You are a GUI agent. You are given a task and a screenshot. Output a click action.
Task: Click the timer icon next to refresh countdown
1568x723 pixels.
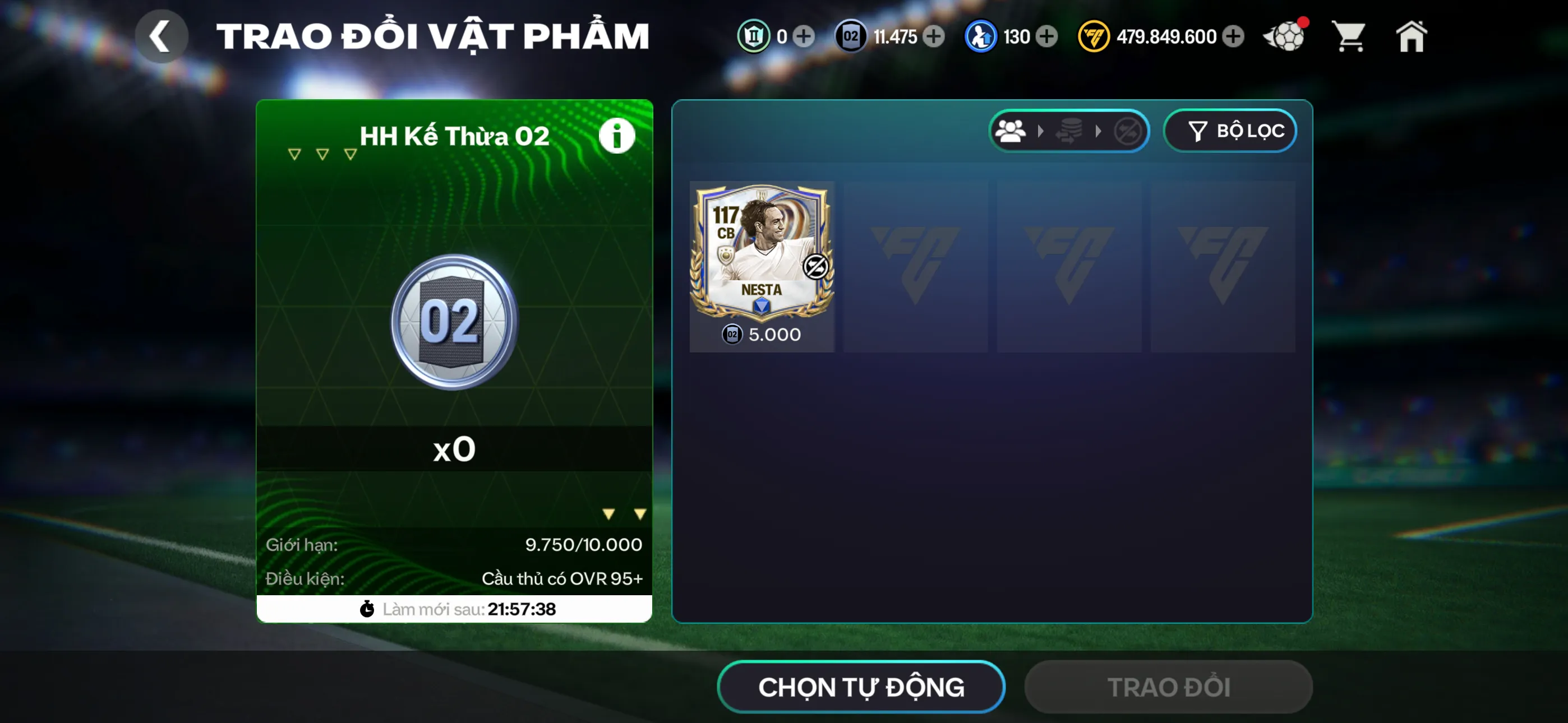tap(366, 609)
